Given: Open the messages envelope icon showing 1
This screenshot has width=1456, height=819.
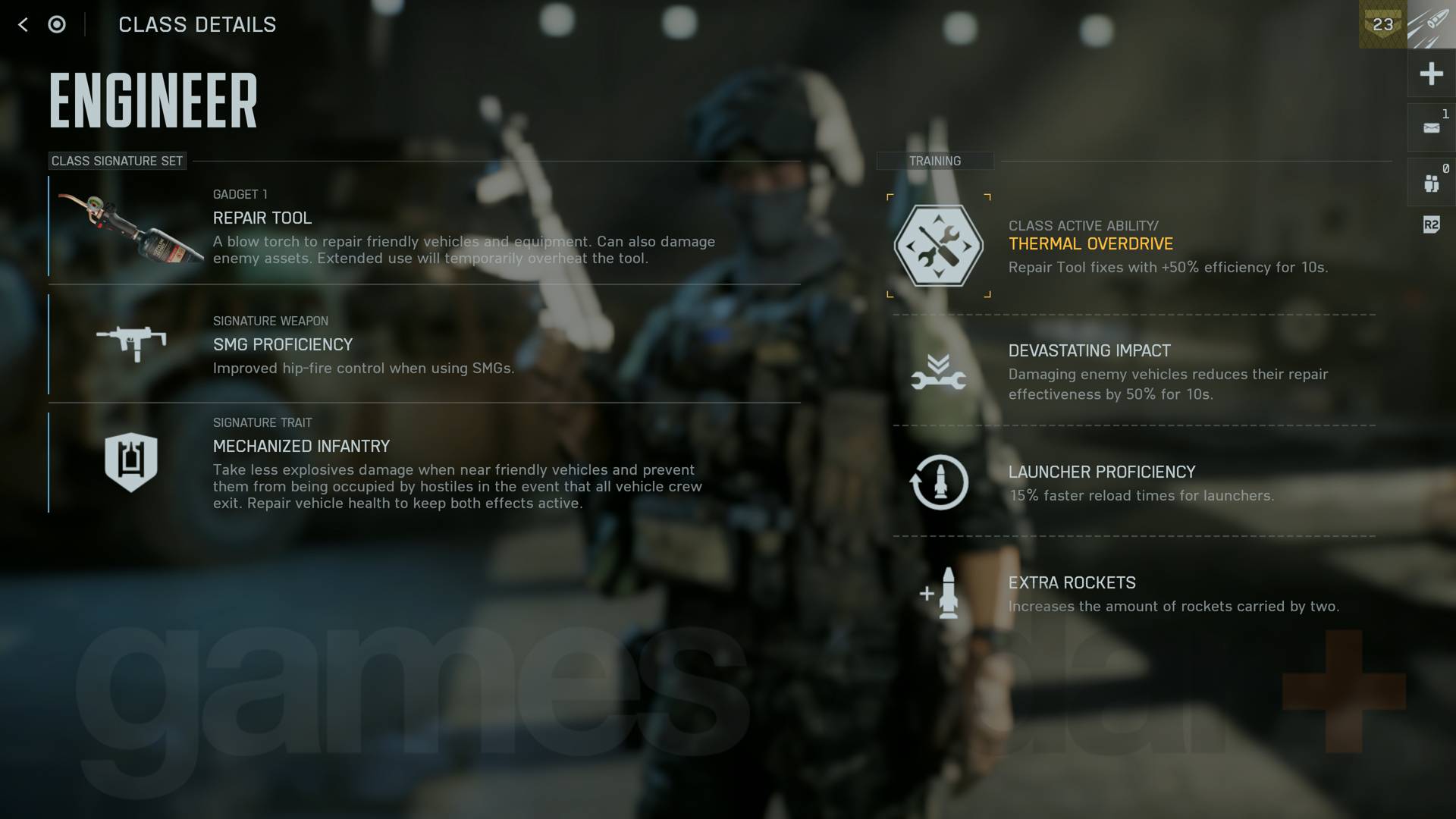Looking at the screenshot, I should [x=1430, y=127].
